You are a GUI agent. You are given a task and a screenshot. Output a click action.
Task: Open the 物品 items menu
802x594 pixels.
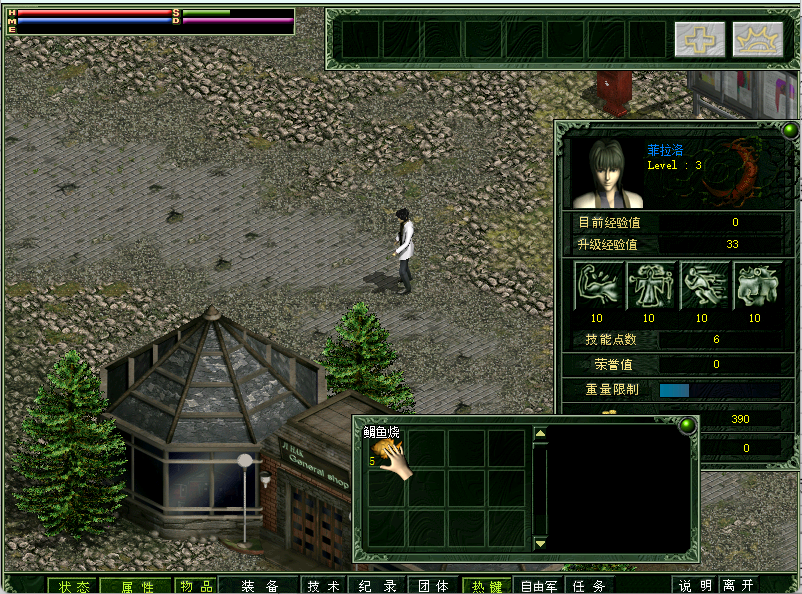pos(195,586)
